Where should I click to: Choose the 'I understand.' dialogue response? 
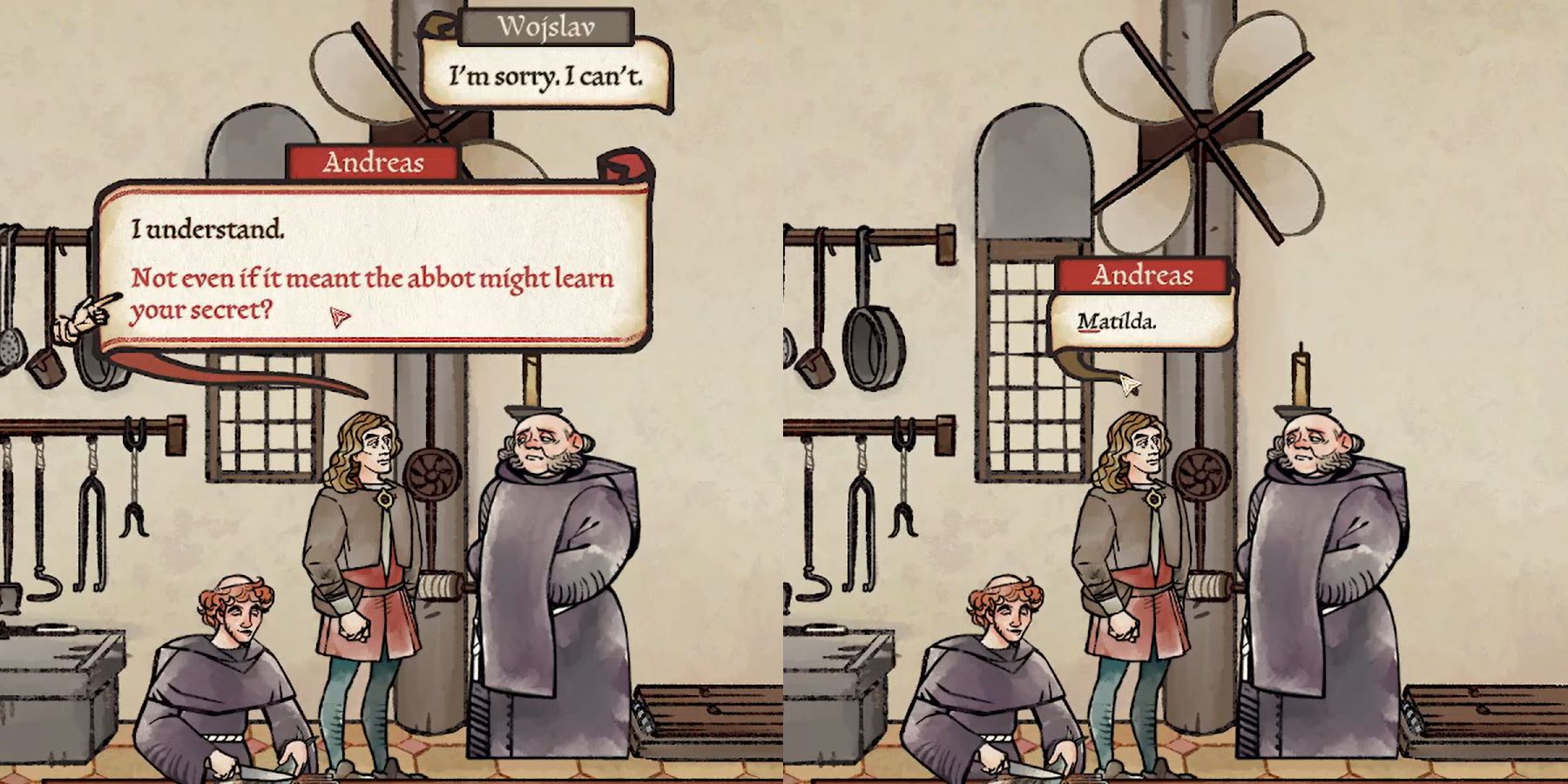point(209,229)
